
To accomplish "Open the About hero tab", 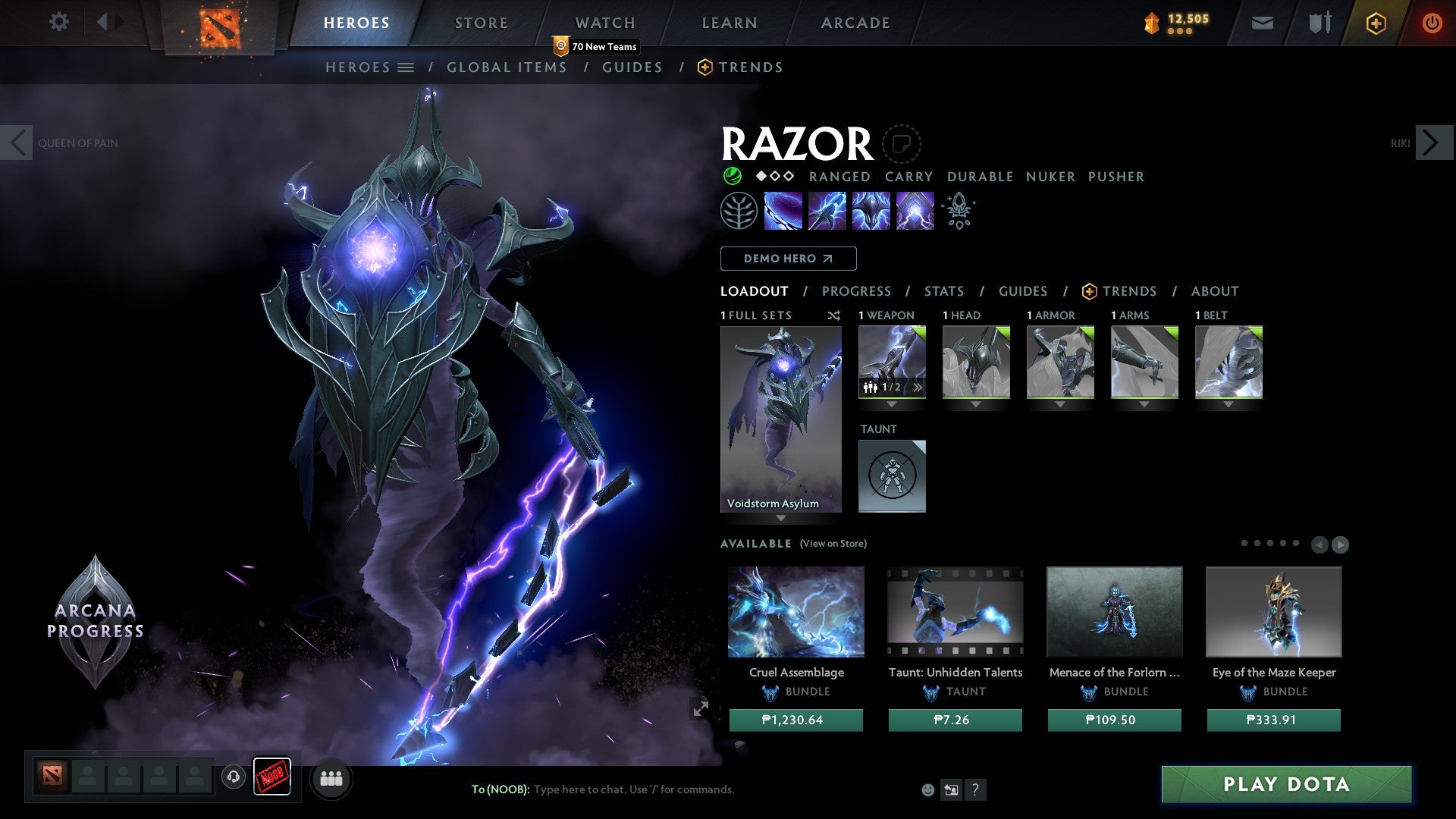I will tap(1214, 291).
